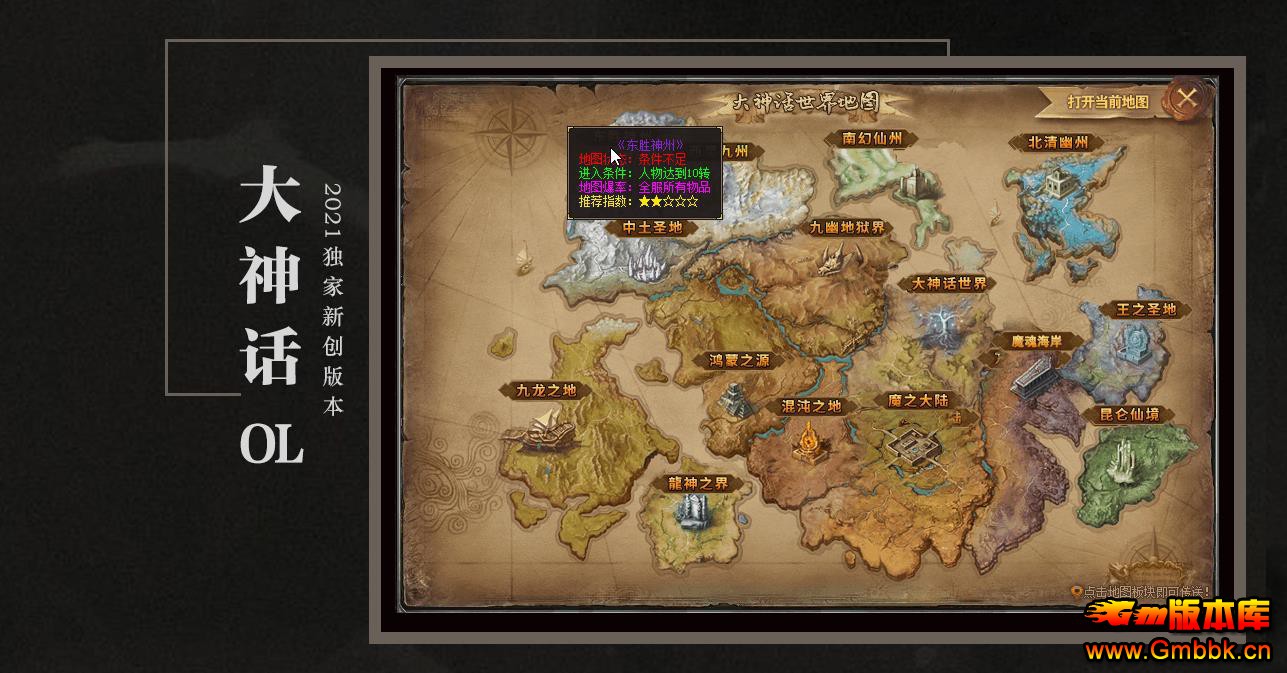This screenshot has height=673, width=1287.
Task: Select 大神话世界 on the world map
Action: pyautogui.click(x=949, y=283)
